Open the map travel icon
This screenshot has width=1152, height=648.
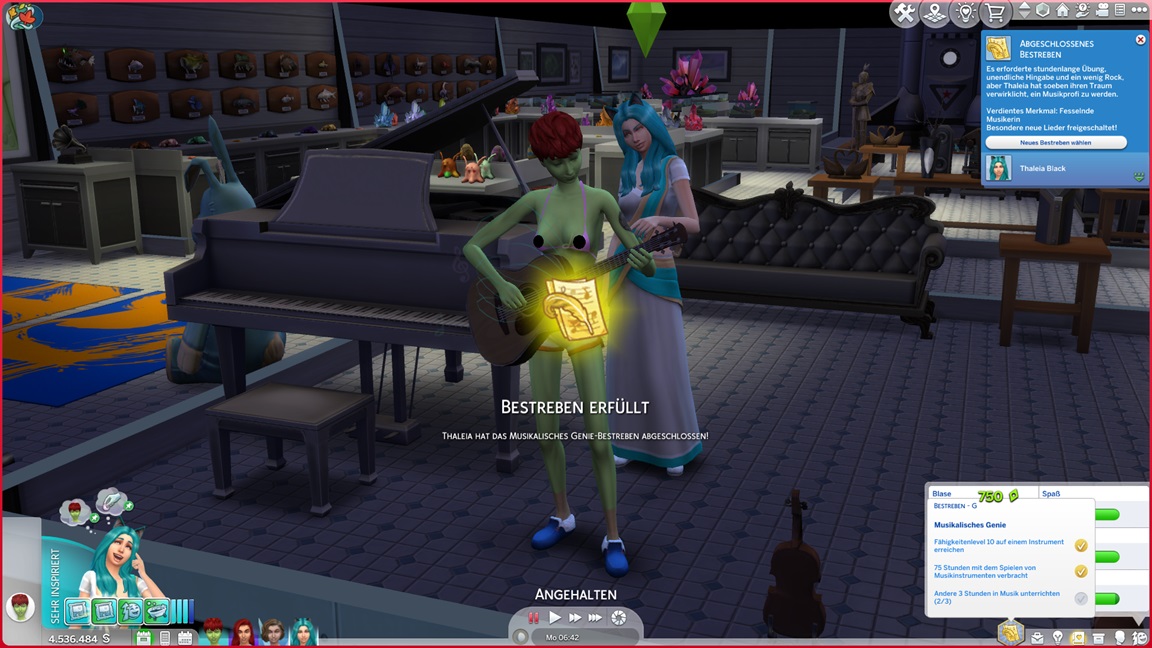(x=935, y=13)
